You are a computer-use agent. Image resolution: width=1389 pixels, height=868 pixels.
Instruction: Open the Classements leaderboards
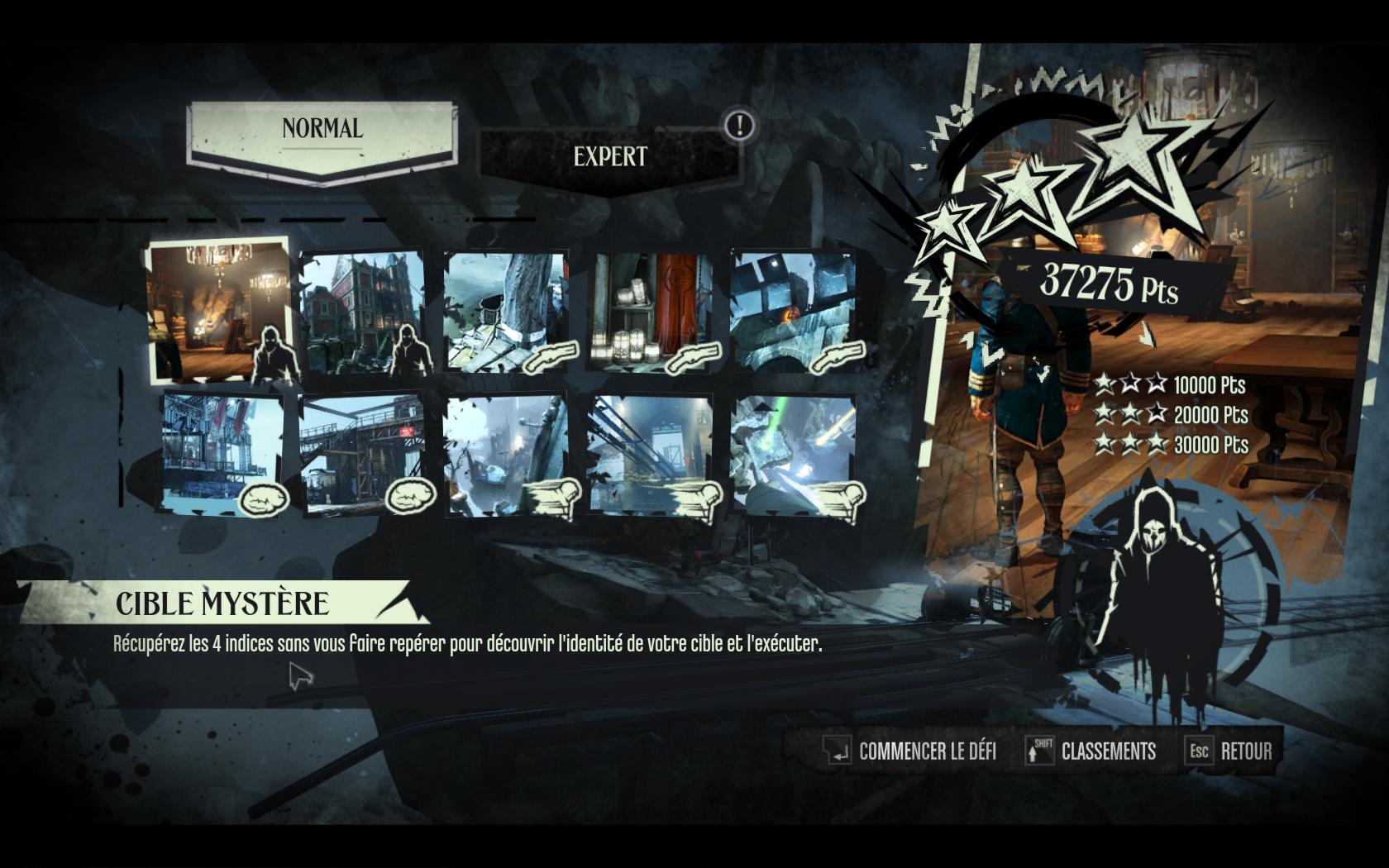(1091, 751)
